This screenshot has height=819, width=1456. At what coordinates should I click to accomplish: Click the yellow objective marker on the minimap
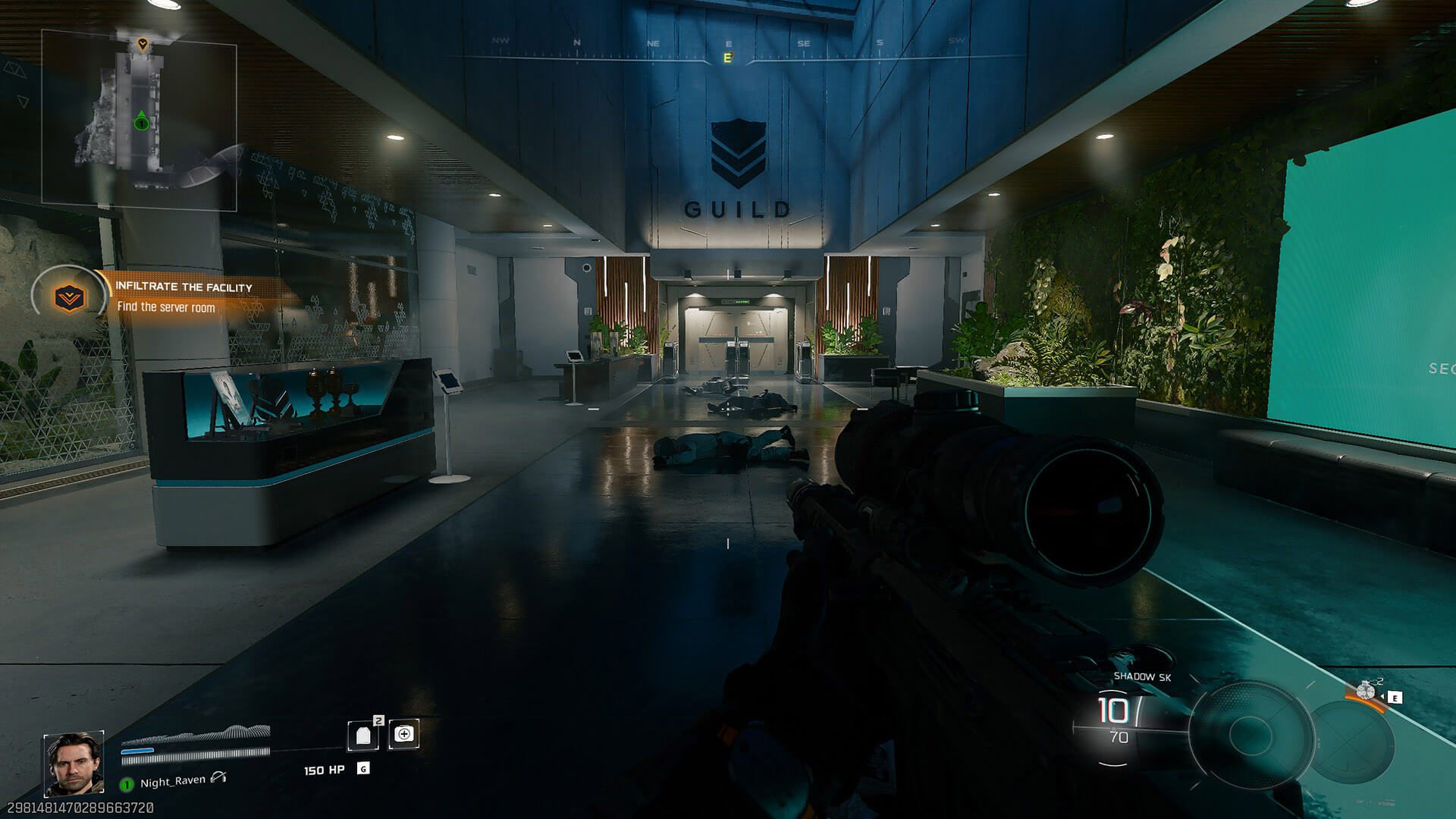coord(142,45)
